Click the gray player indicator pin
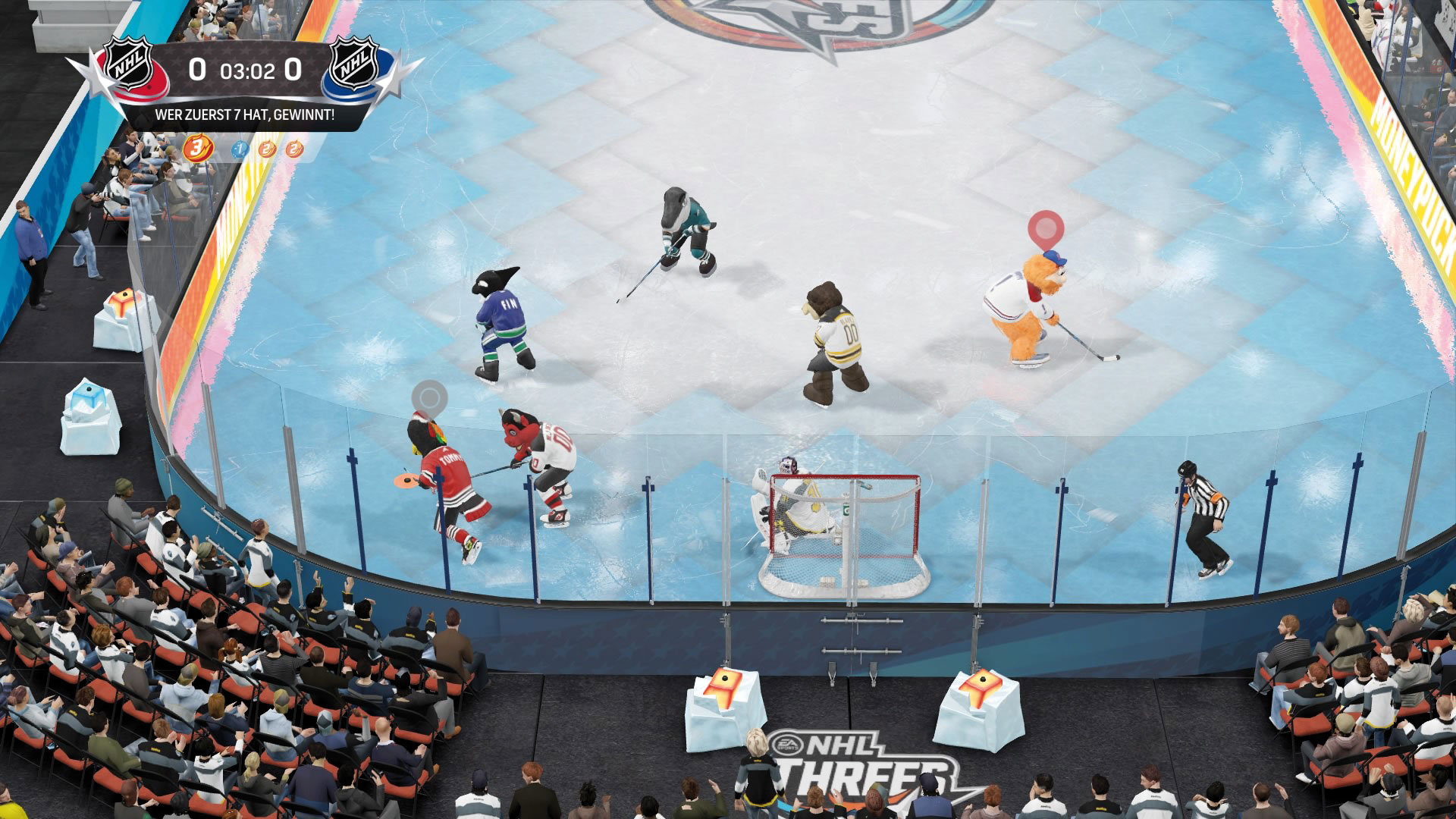The height and width of the screenshot is (819, 1456). [429, 397]
